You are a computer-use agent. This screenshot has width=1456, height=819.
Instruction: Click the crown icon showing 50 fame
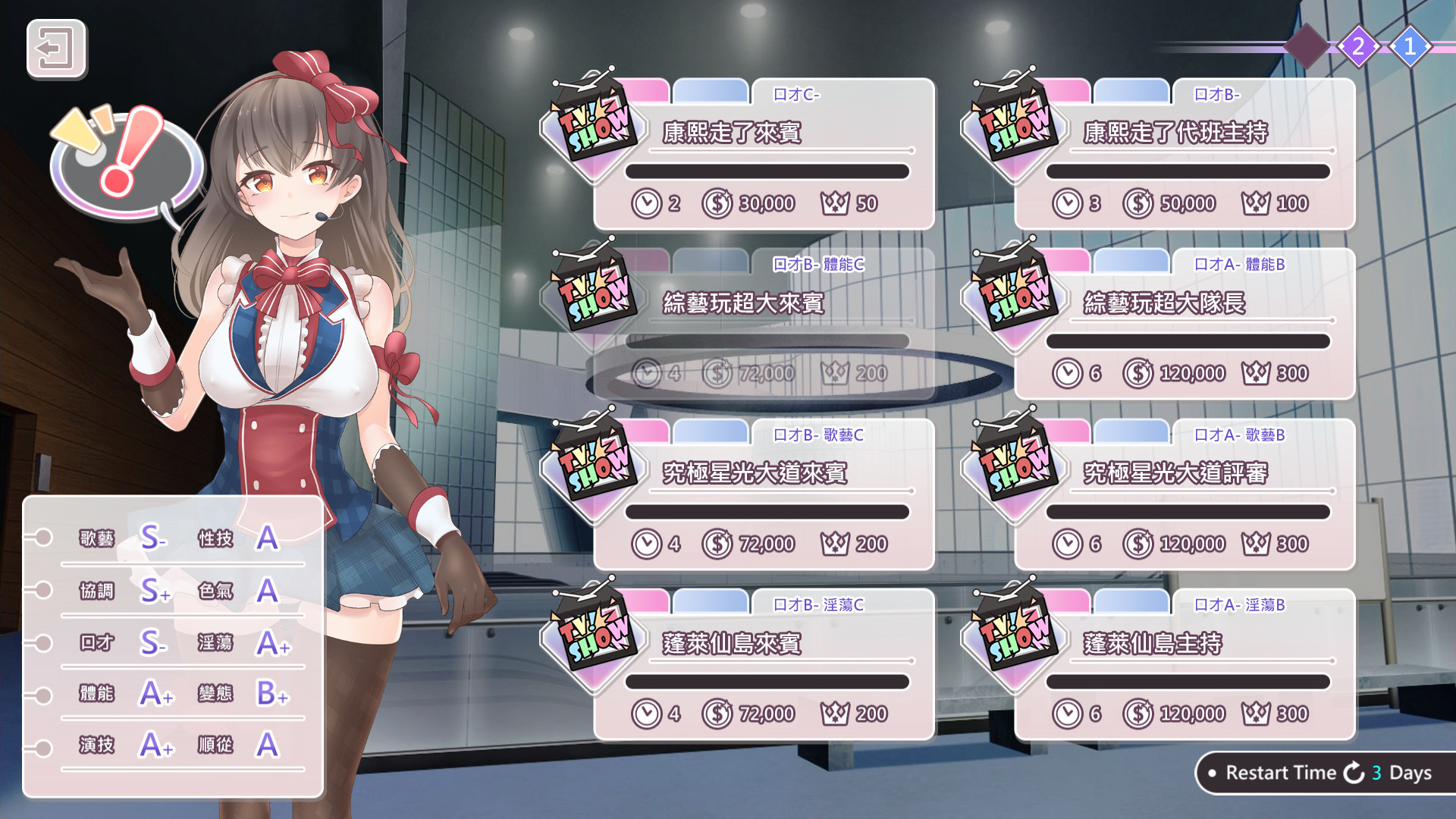click(835, 202)
